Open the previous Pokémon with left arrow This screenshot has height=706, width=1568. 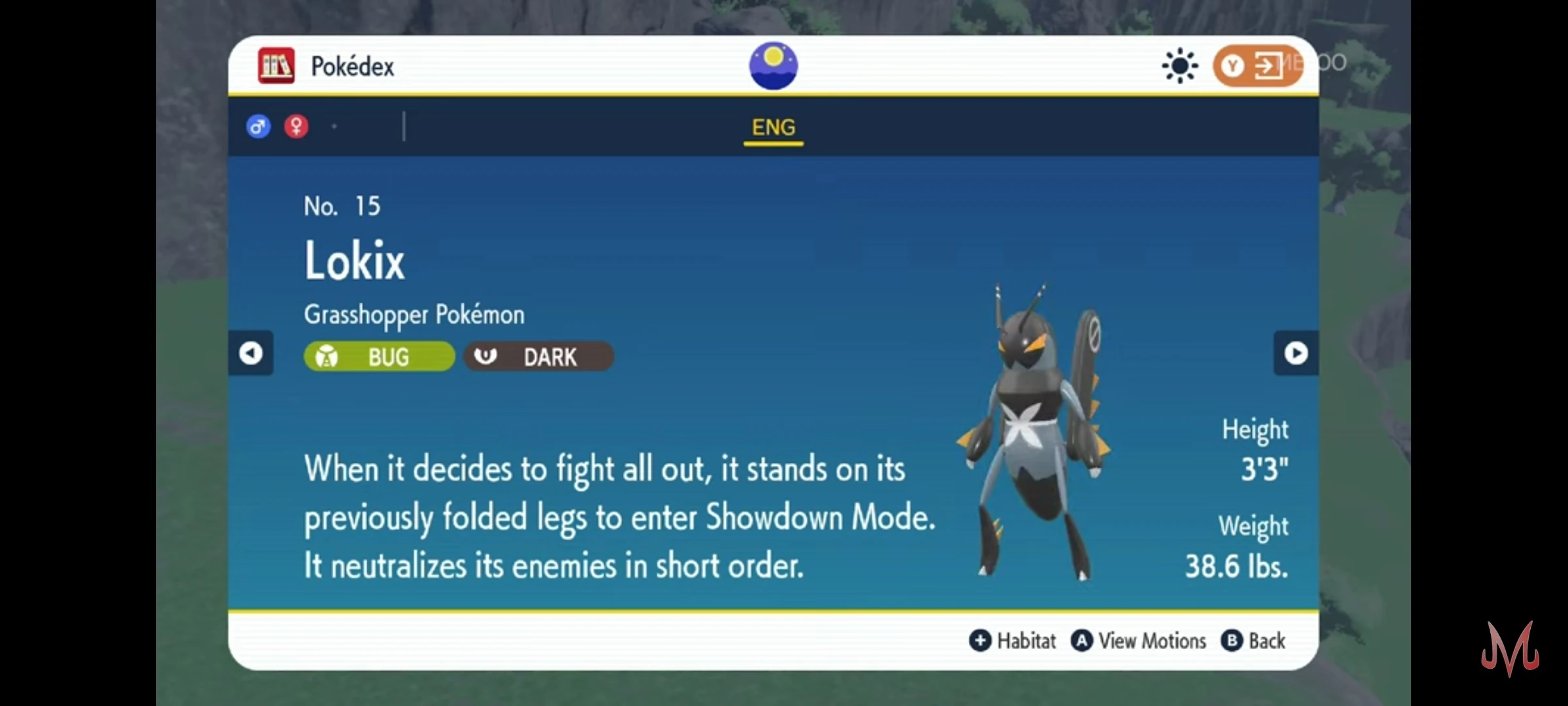[252, 353]
